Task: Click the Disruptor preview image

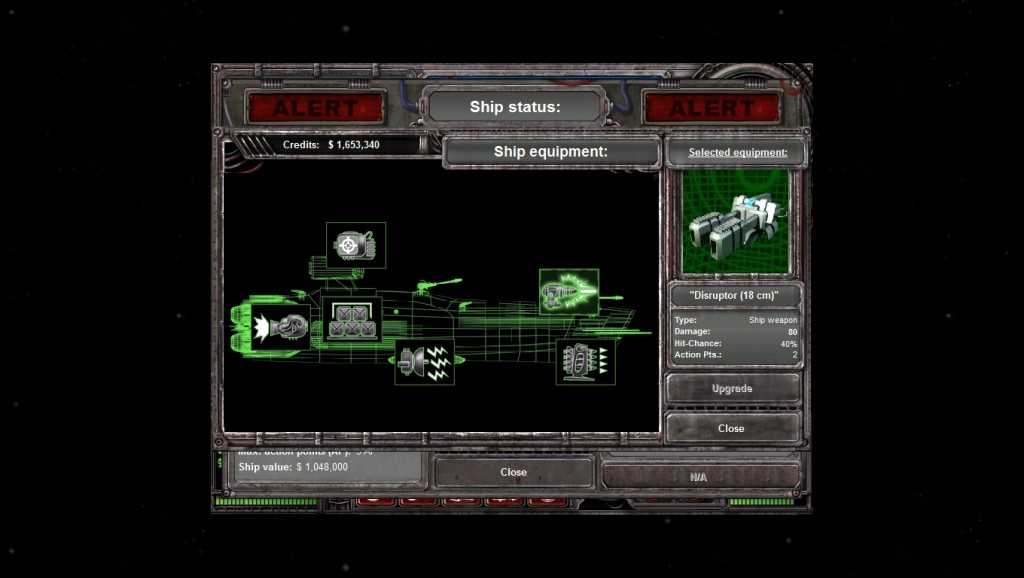Action: point(736,222)
